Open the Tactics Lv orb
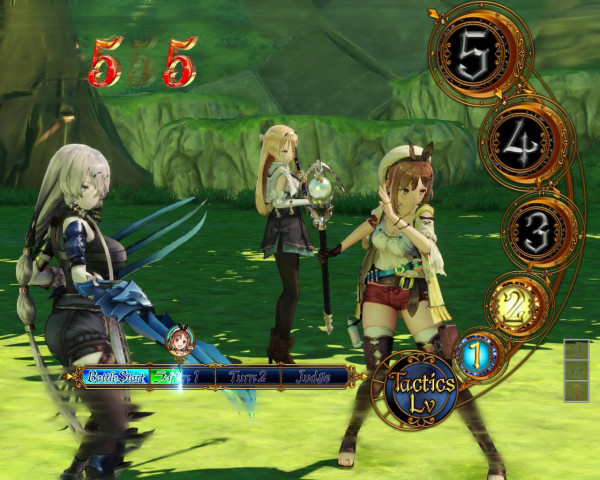This screenshot has height=480, width=600. [x=421, y=390]
